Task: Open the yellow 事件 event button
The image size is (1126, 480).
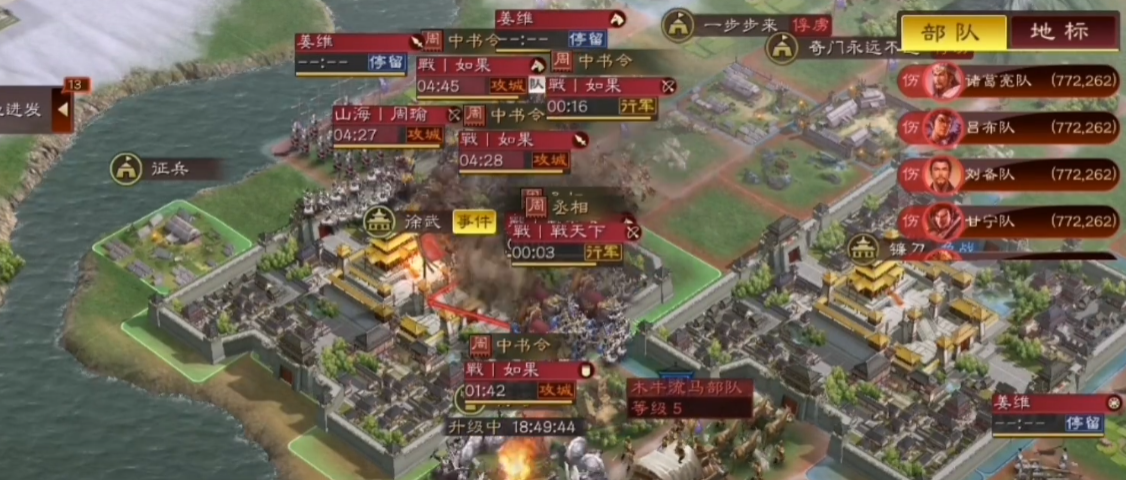Action: pos(474,221)
